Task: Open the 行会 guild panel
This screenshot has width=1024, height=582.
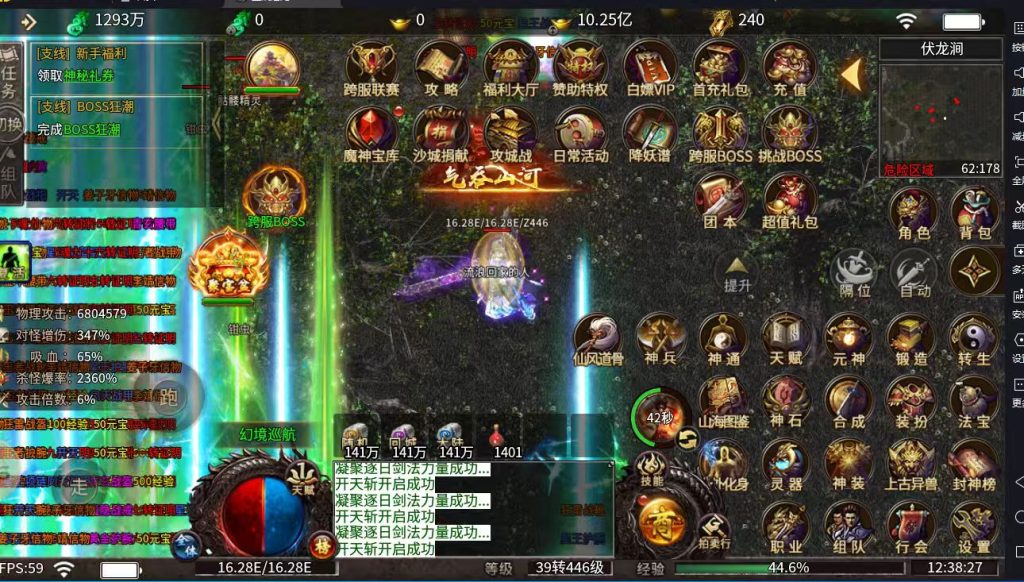Action: [x=911, y=526]
